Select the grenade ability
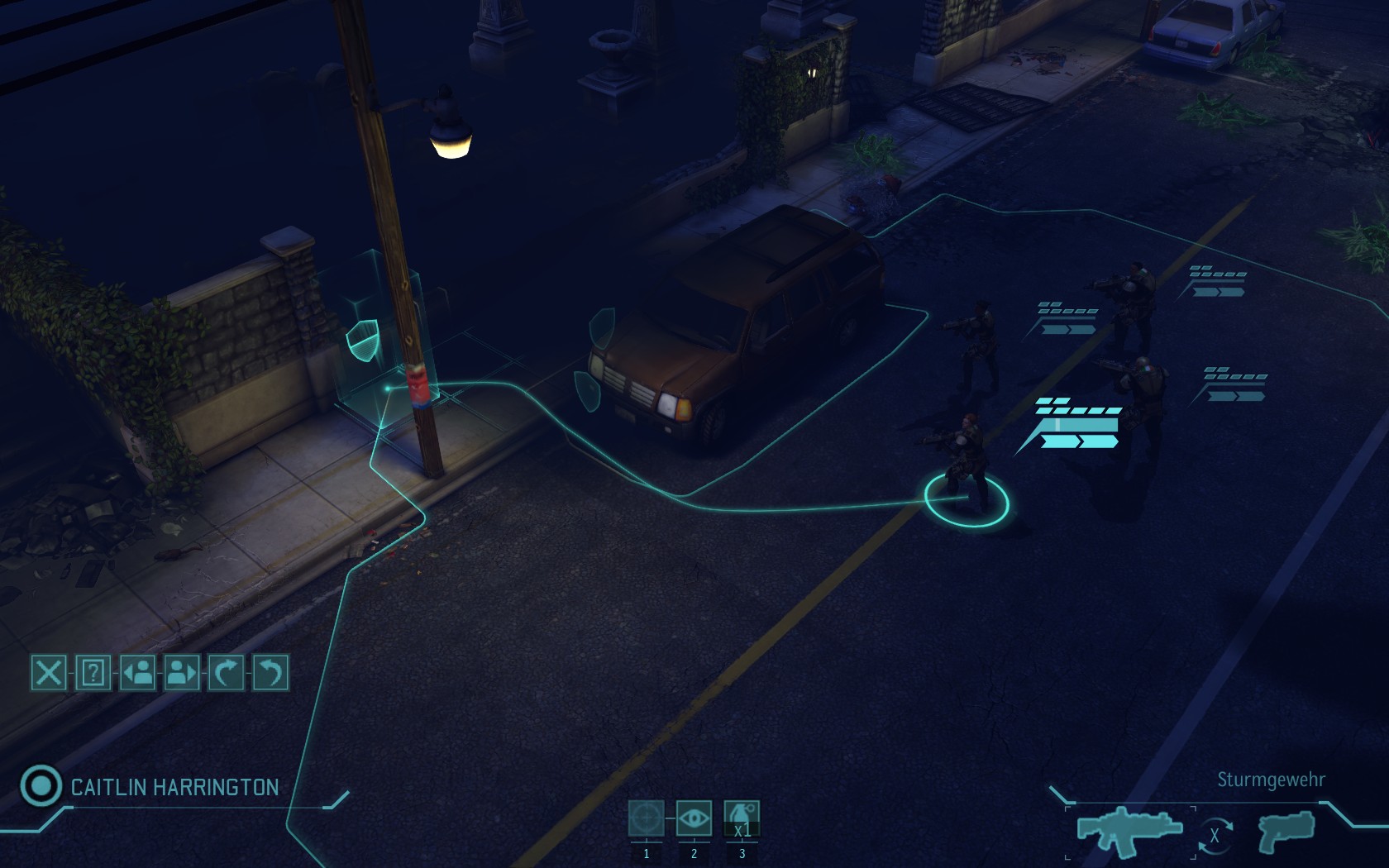Screen dimensions: 1389x868 coord(742,818)
